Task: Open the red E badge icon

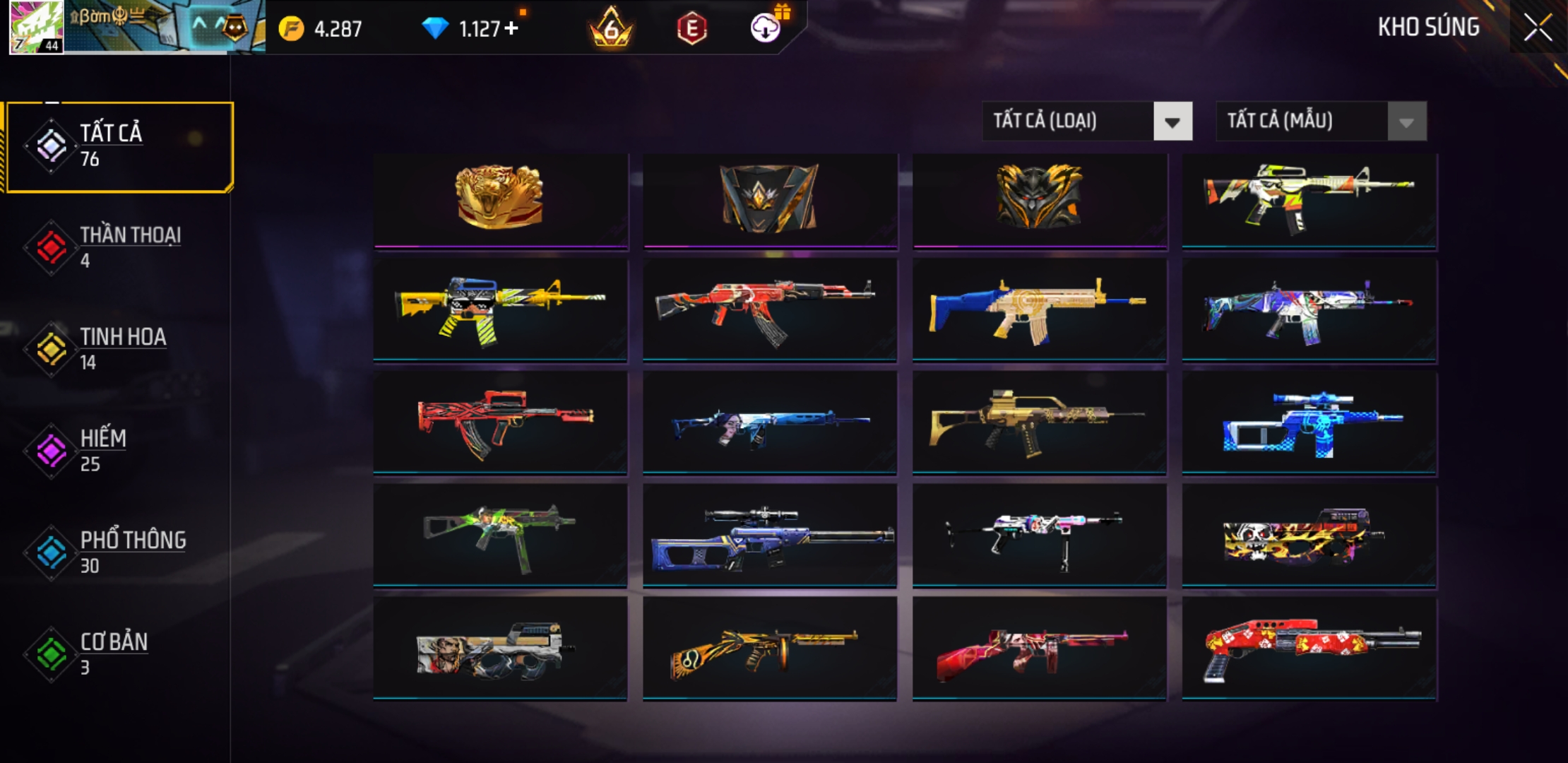Action: (691, 28)
